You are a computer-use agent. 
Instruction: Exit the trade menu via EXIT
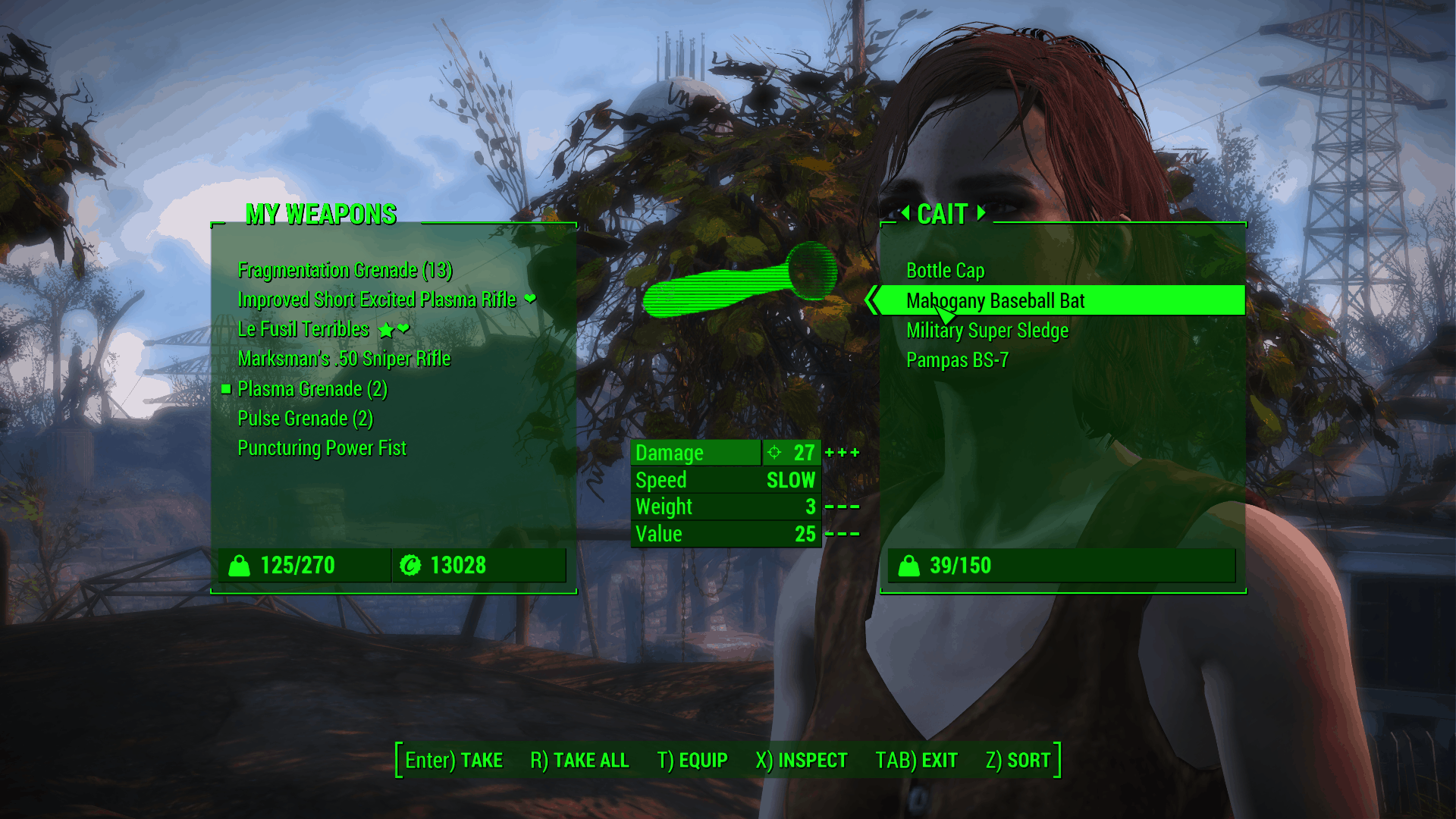pos(916,760)
